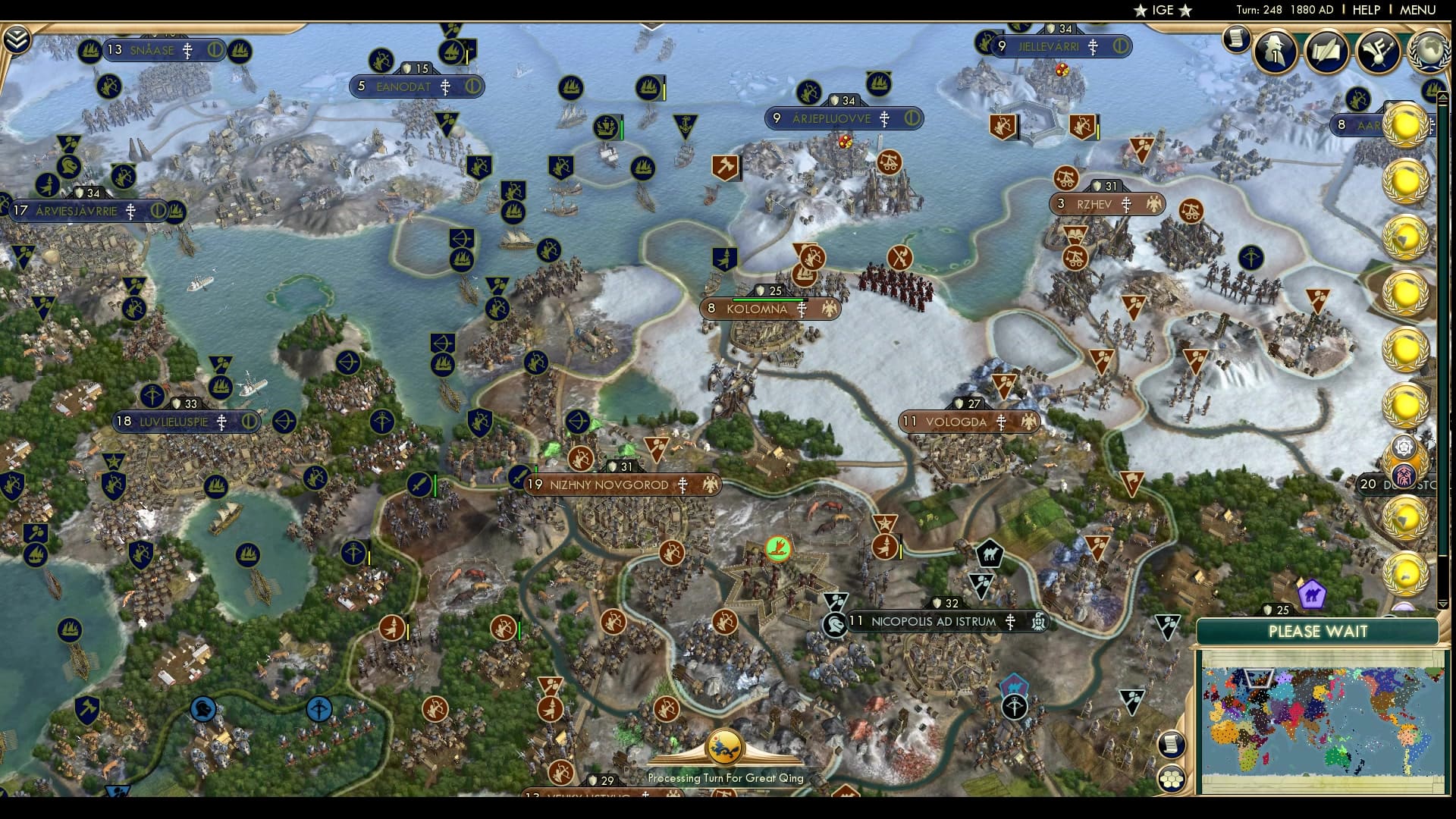Click the notification scroll icon above the hex icon

1172,745
